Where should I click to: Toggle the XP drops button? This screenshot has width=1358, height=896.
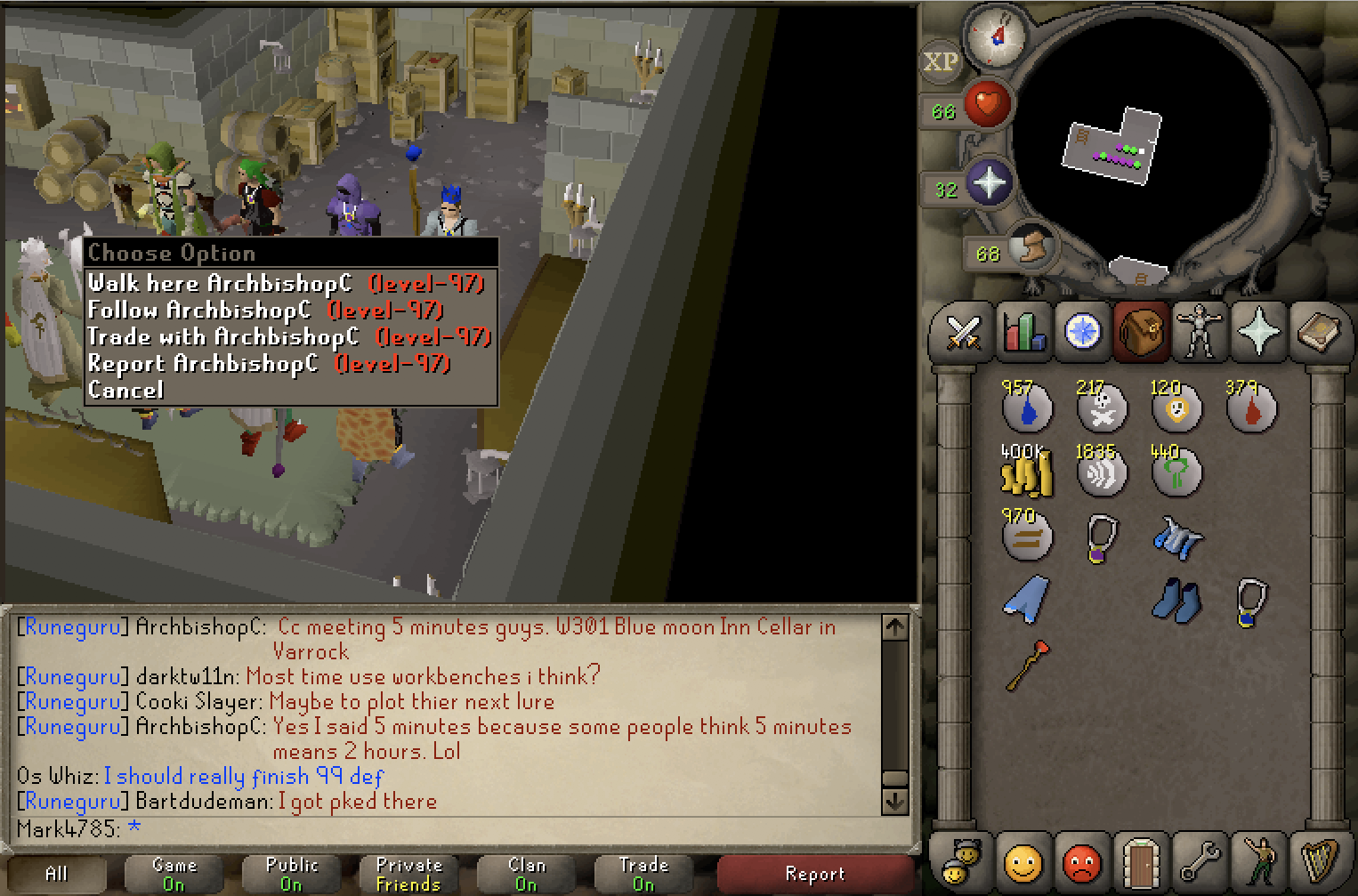tap(941, 62)
